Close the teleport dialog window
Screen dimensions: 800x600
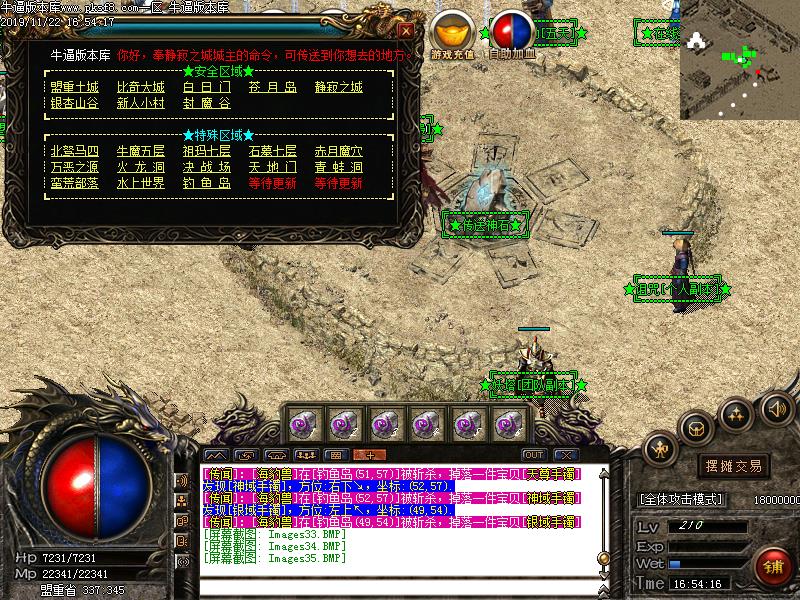404,31
